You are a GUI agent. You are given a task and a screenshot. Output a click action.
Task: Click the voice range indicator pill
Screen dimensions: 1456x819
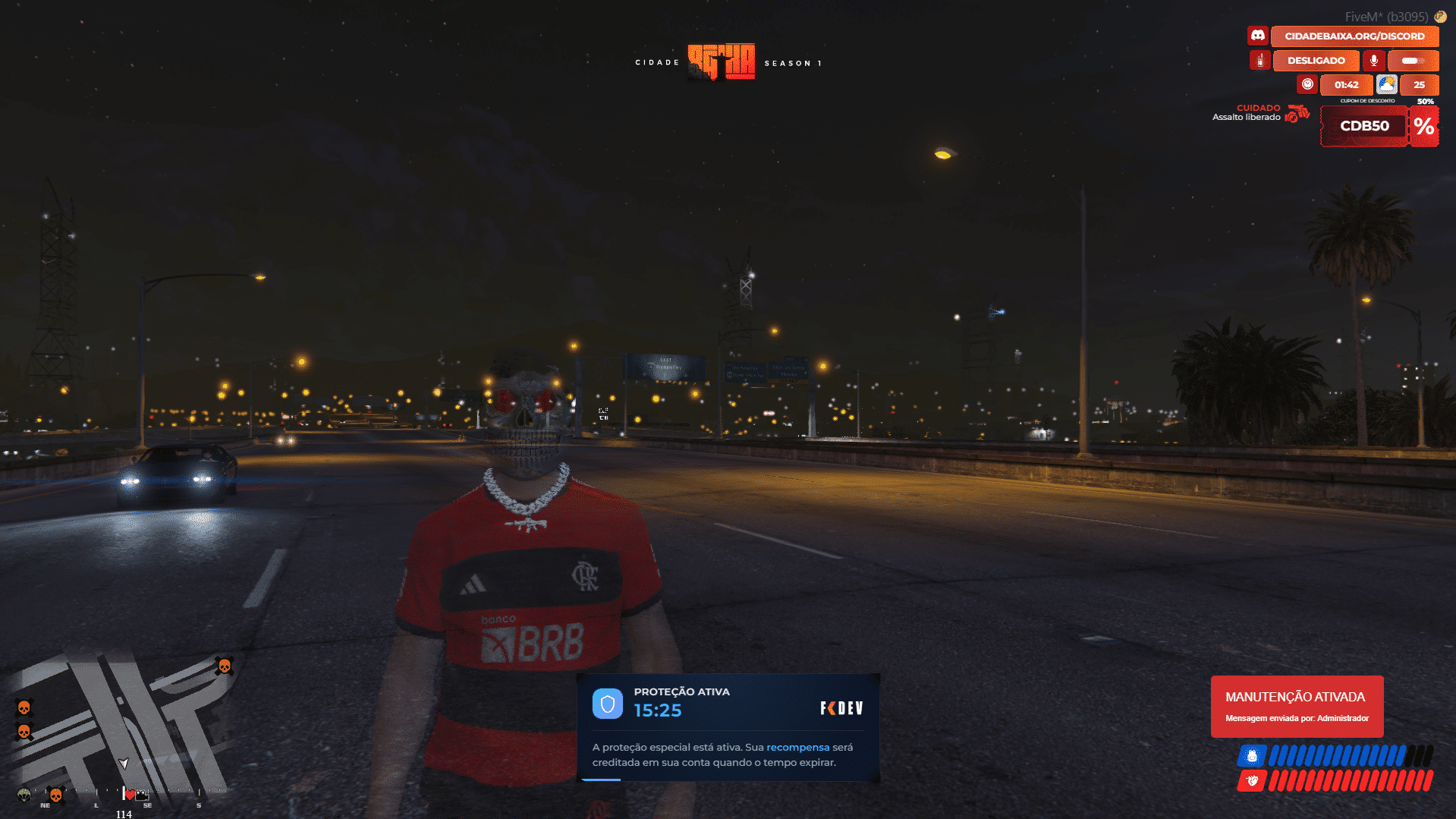(1412, 60)
